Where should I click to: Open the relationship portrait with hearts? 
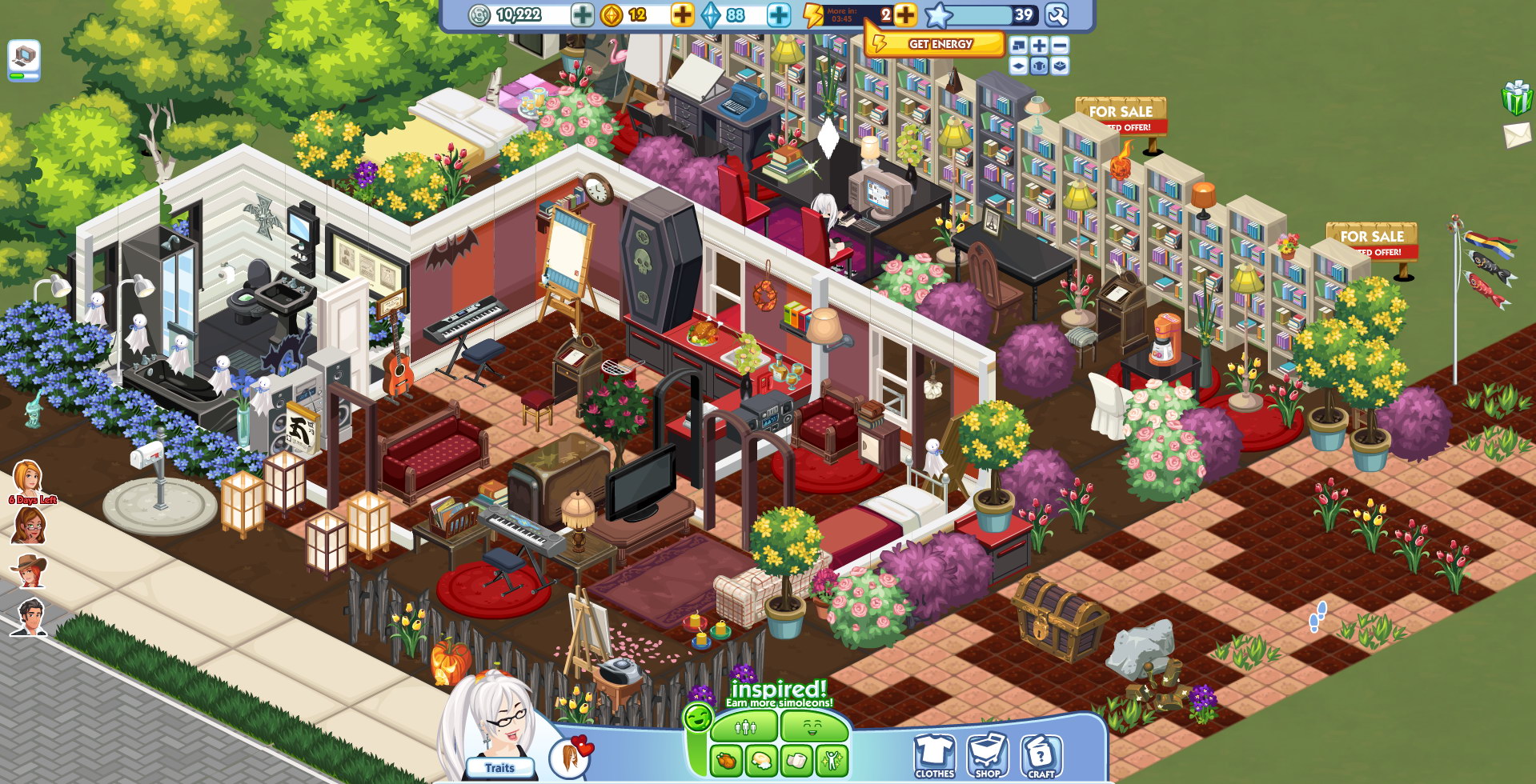570,757
